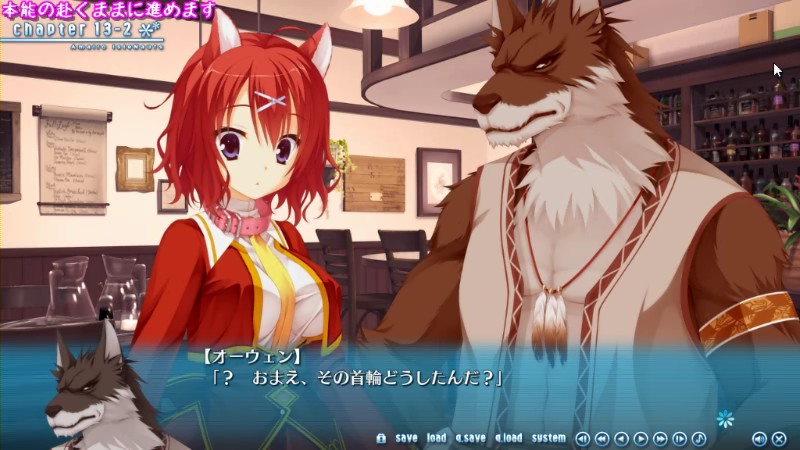Click the rewind double-arrow button
Screen dimensions: 800x450
(602, 438)
